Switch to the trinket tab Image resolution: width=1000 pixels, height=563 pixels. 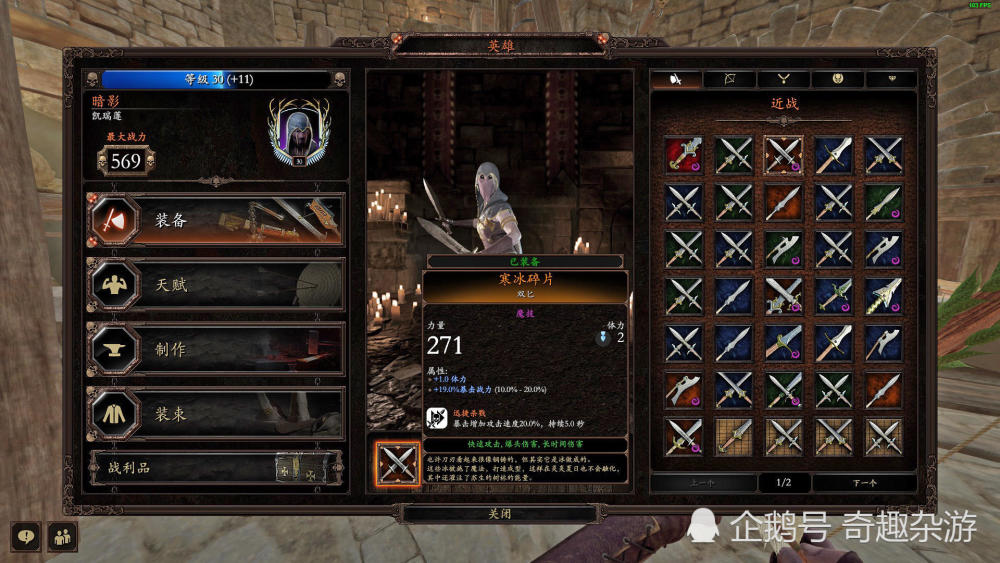pyautogui.click(x=890, y=79)
